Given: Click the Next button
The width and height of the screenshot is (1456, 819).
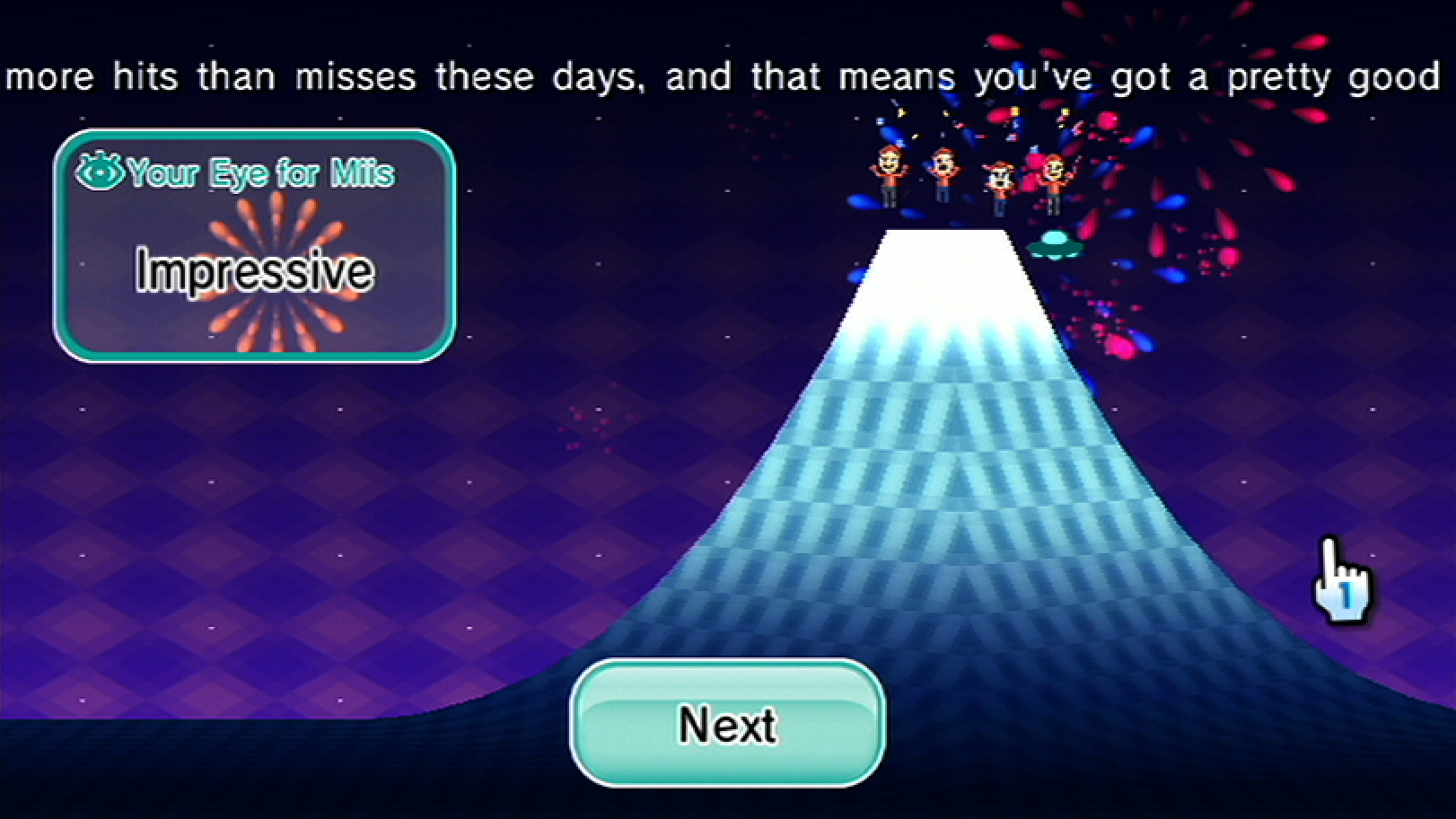Looking at the screenshot, I should point(727,724).
